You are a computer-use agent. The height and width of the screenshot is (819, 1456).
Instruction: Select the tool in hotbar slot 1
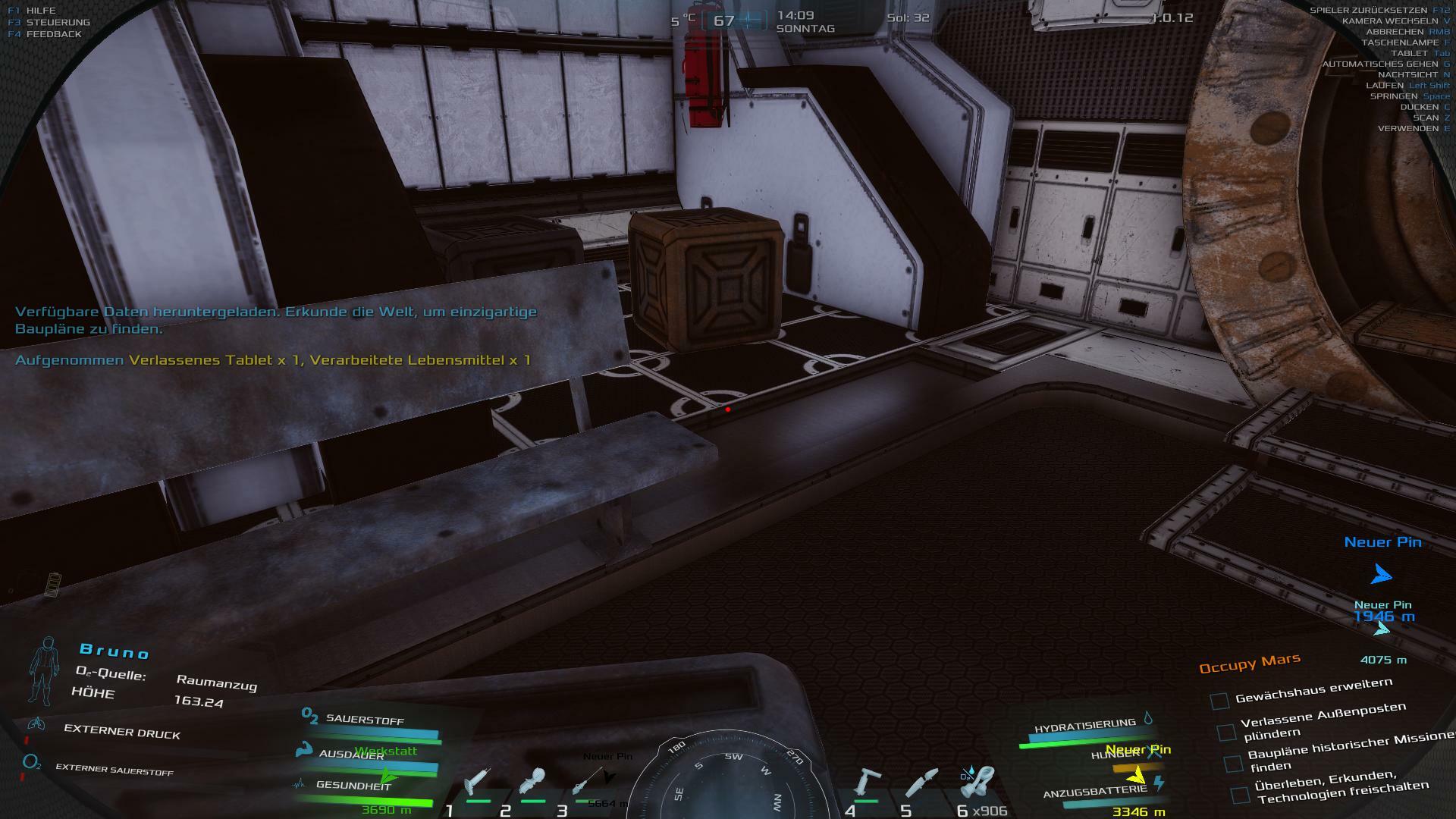(478, 783)
